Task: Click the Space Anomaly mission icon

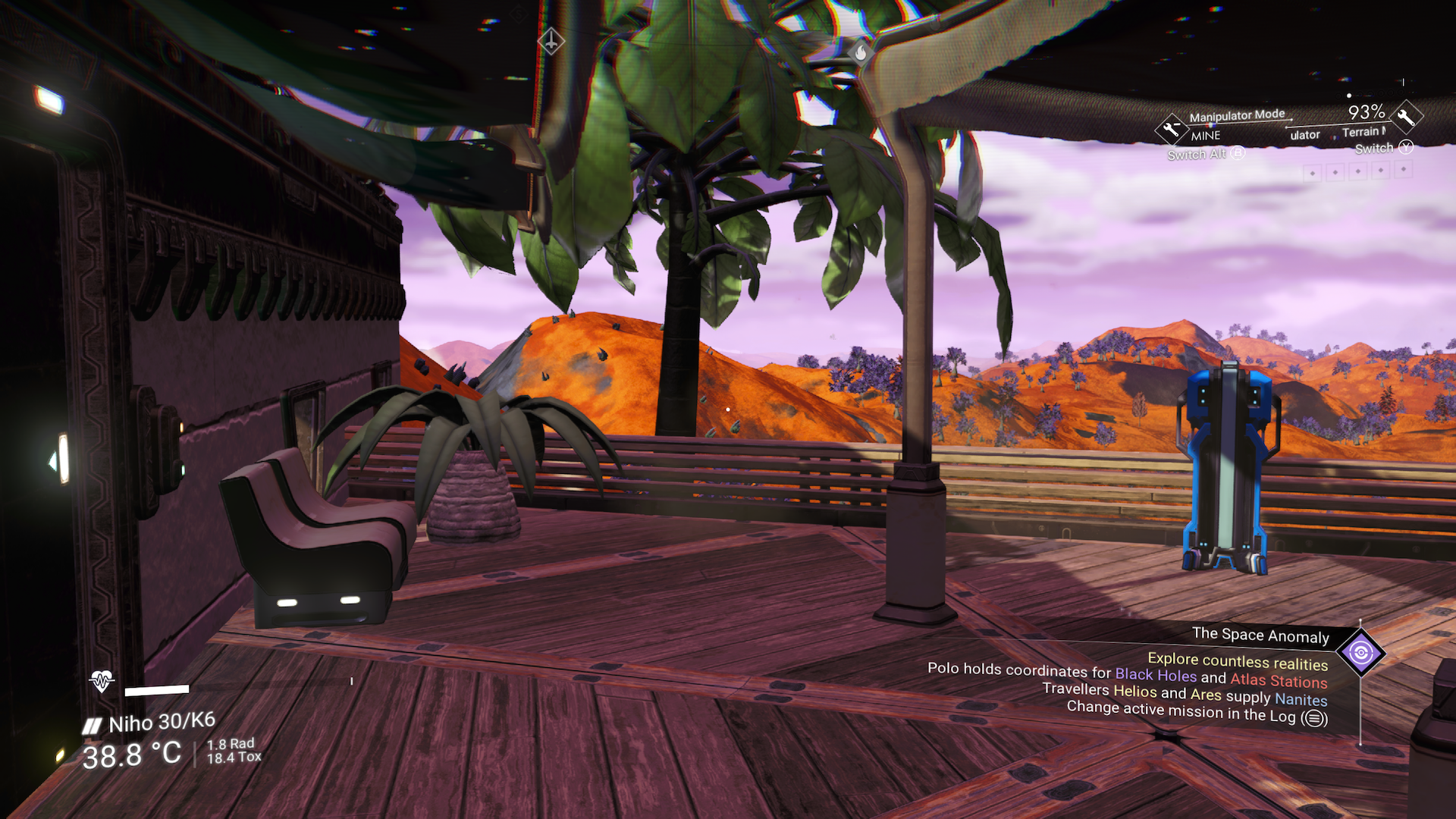Action: [1360, 652]
